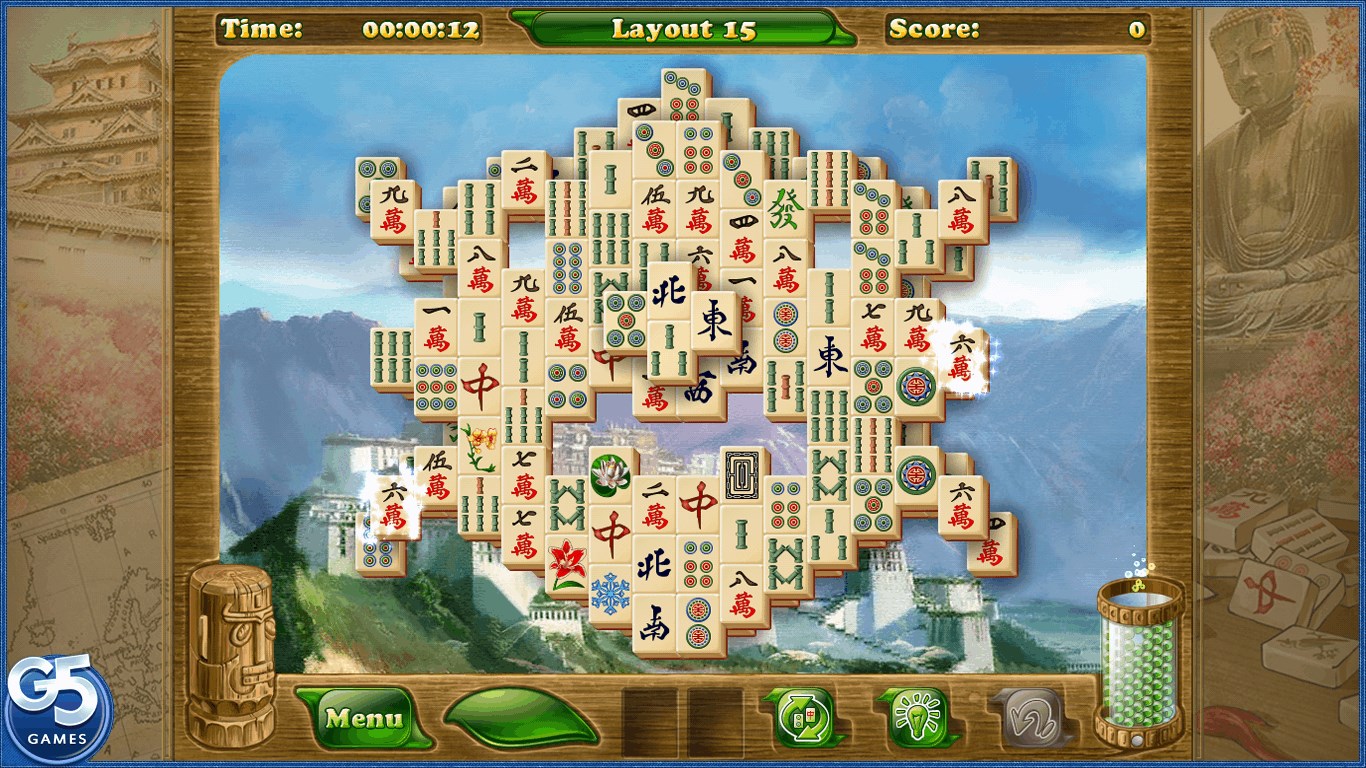
Task: Click the large green leaf button
Action: tap(521, 716)
